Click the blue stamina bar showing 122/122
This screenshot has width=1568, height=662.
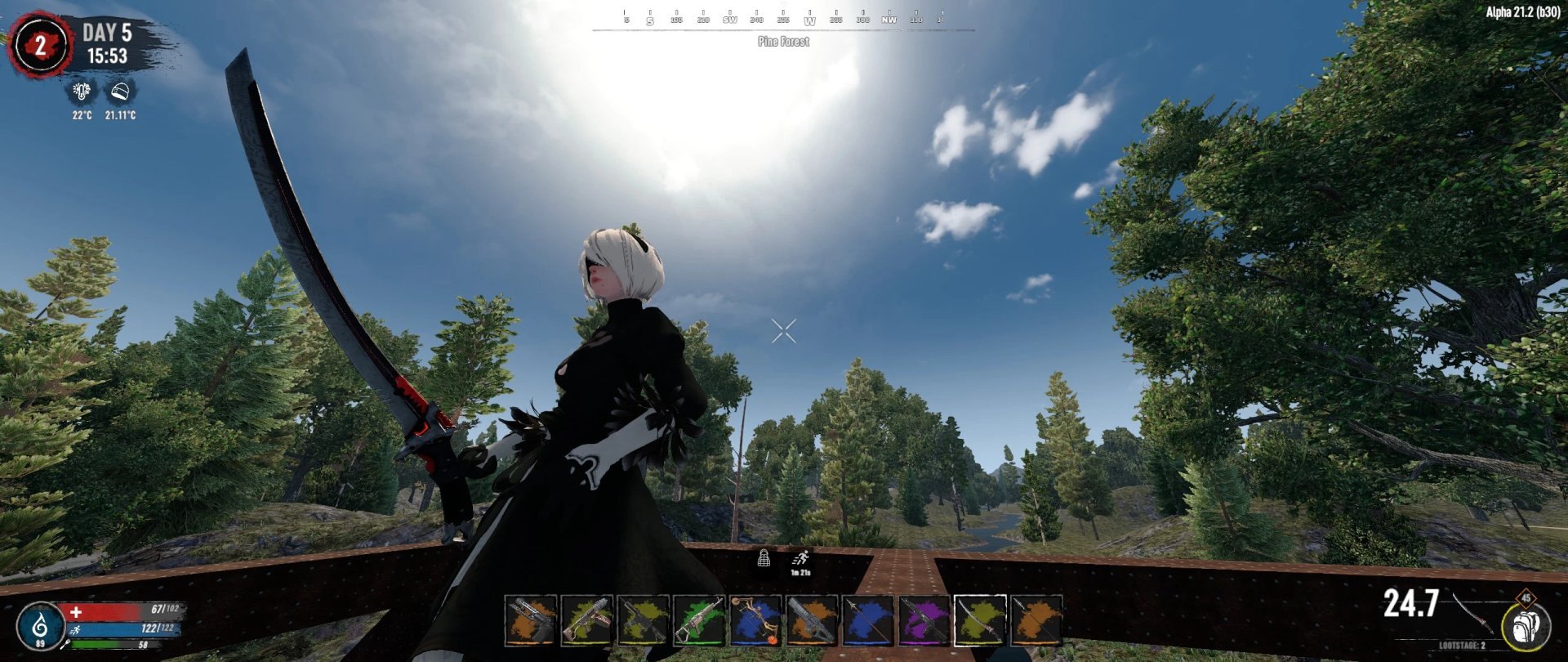(118, 628)
